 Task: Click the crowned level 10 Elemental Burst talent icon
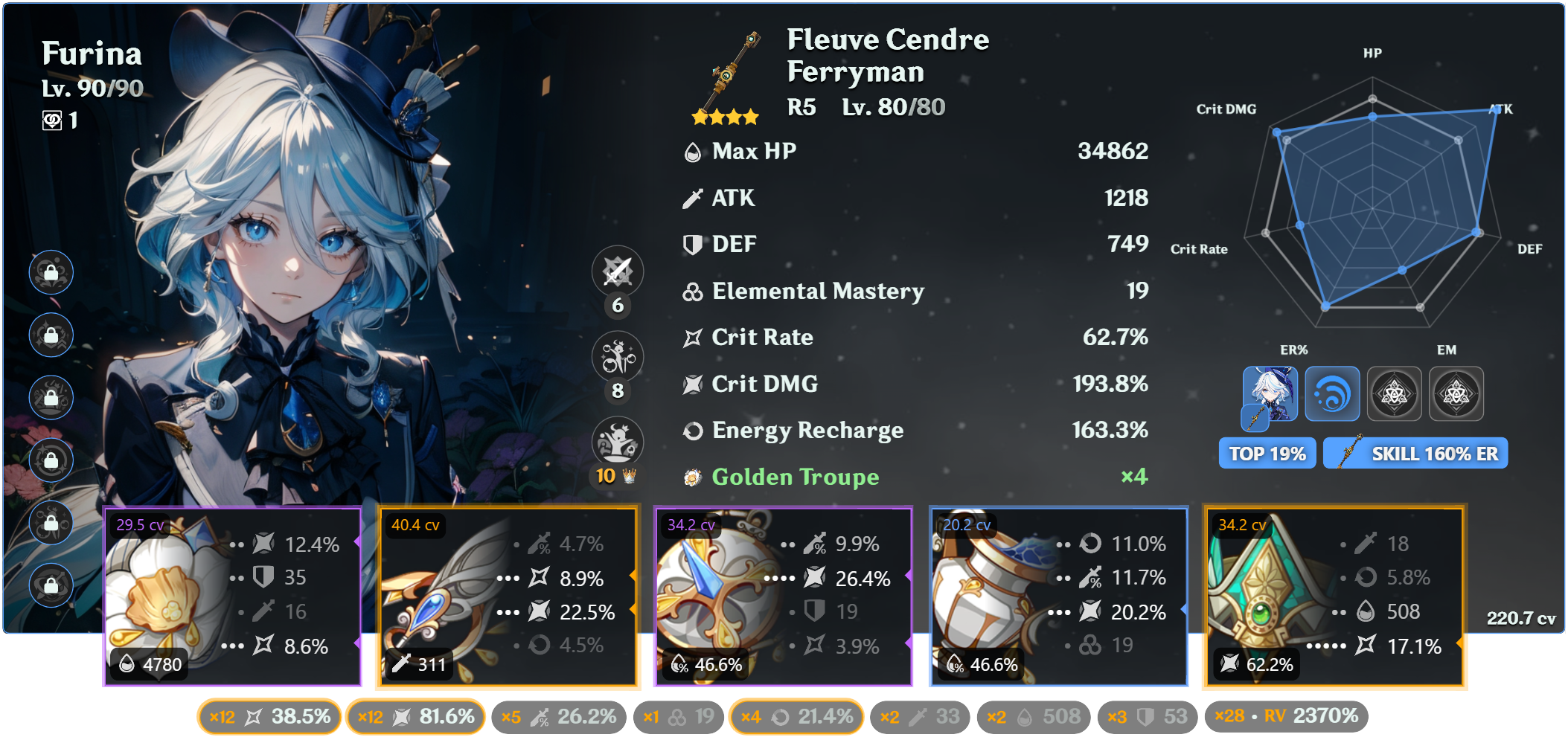pos(617,440)
